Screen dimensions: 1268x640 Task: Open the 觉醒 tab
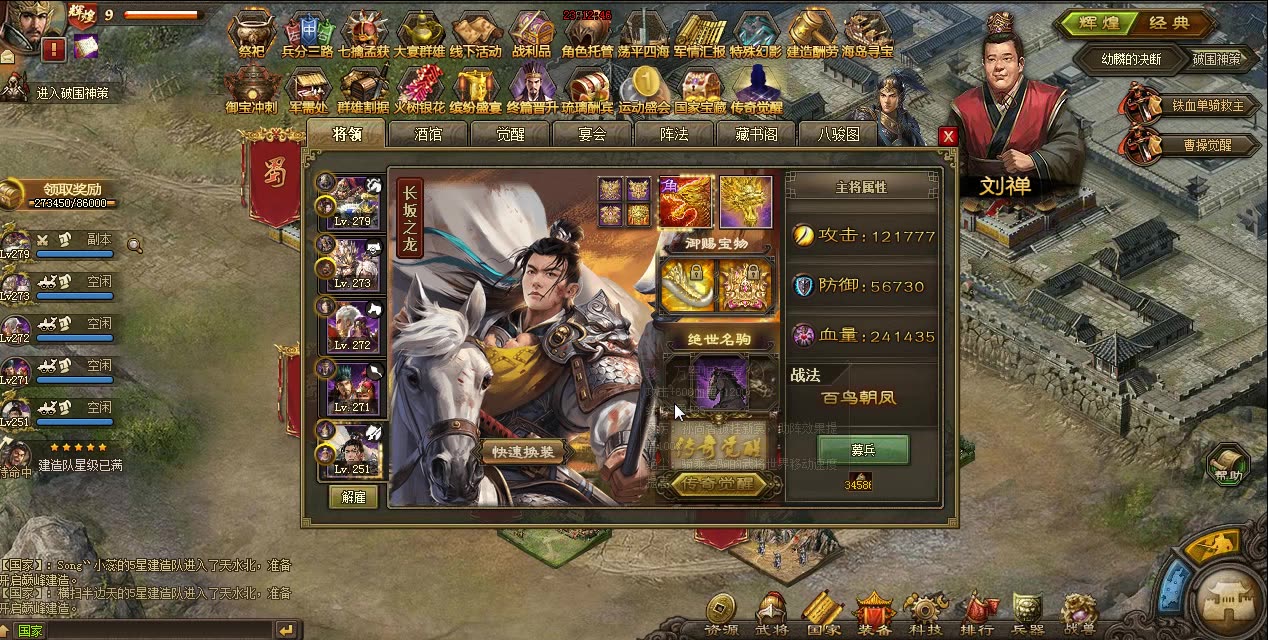[x=510, y=134]
